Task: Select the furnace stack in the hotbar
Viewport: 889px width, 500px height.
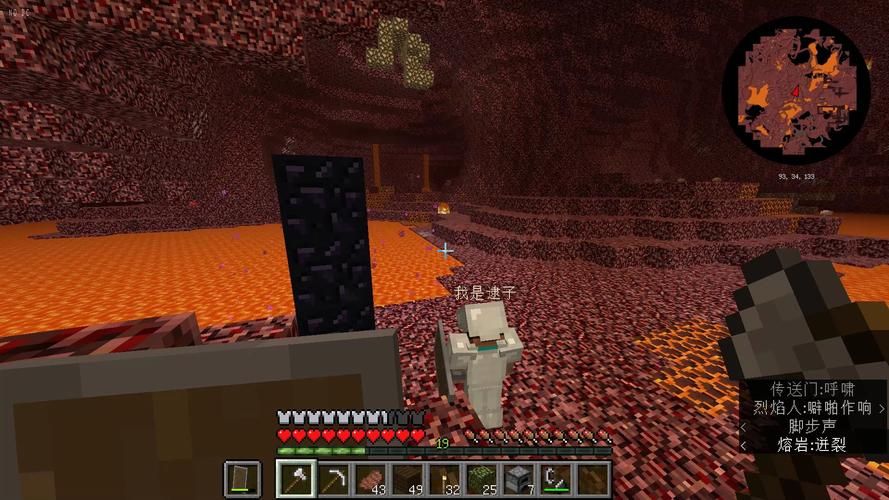Action: pyautogui.click(x=518, y=479)
